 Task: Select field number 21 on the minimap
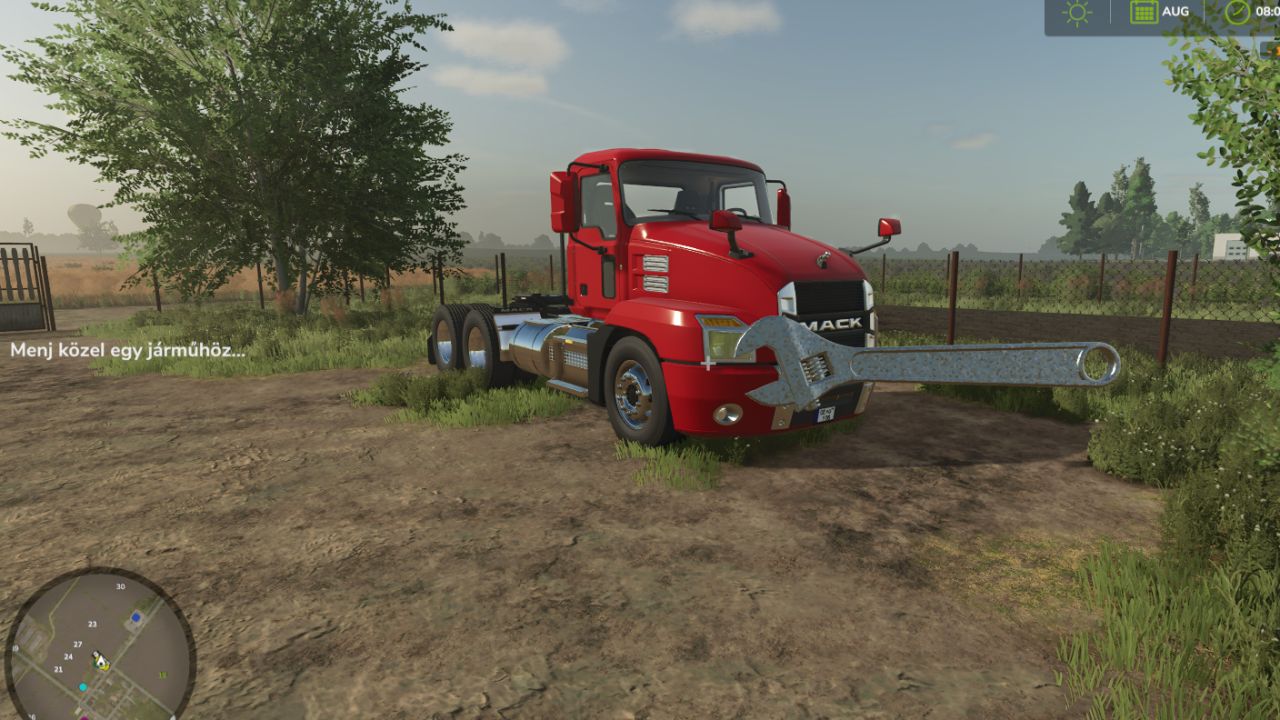(58, 669)
